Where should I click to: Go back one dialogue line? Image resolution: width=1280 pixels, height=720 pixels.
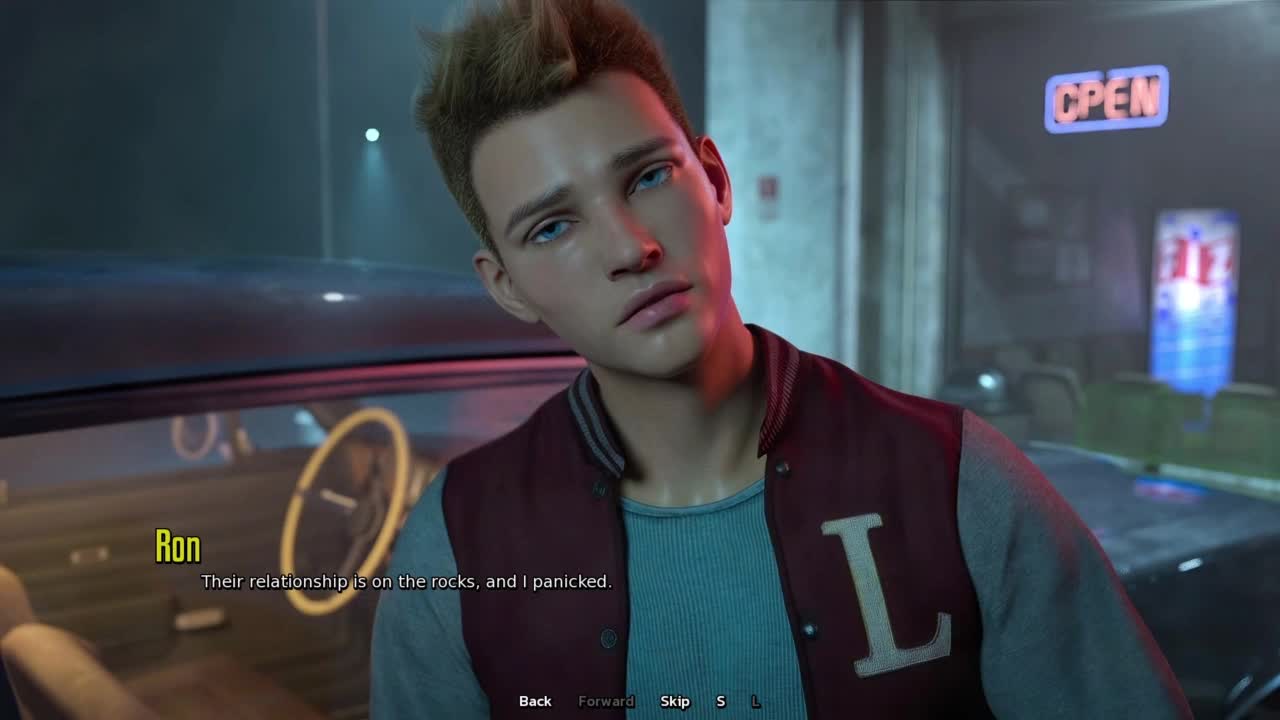click(535, 701)
